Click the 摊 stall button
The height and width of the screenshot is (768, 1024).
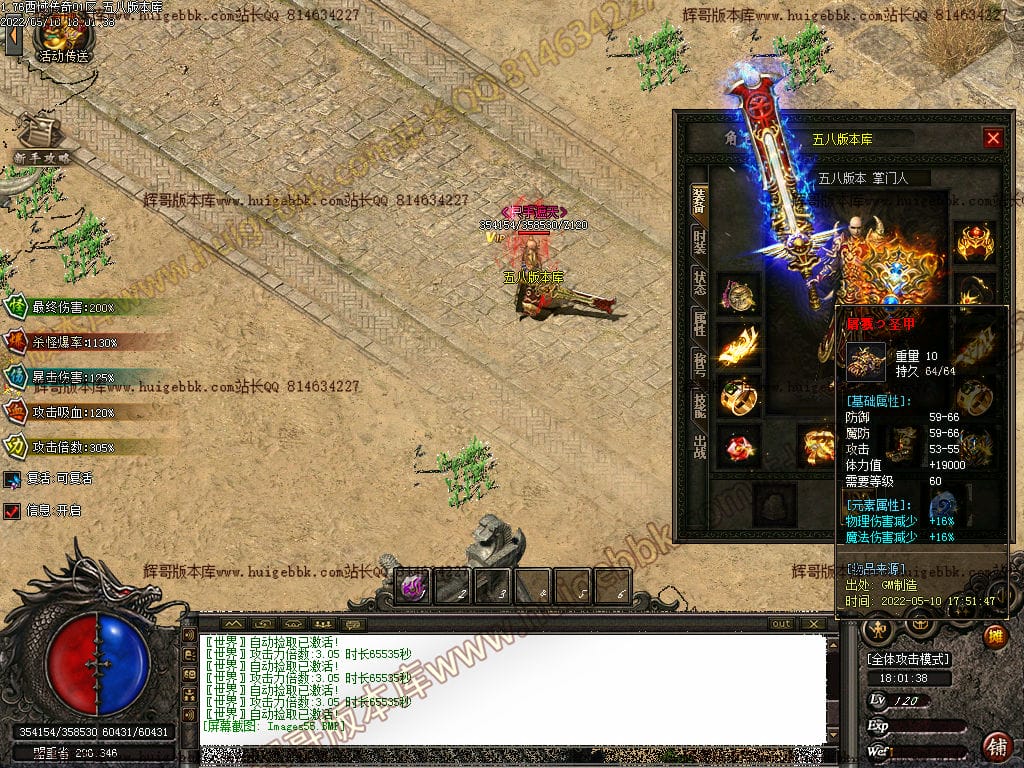click(995, 635)
